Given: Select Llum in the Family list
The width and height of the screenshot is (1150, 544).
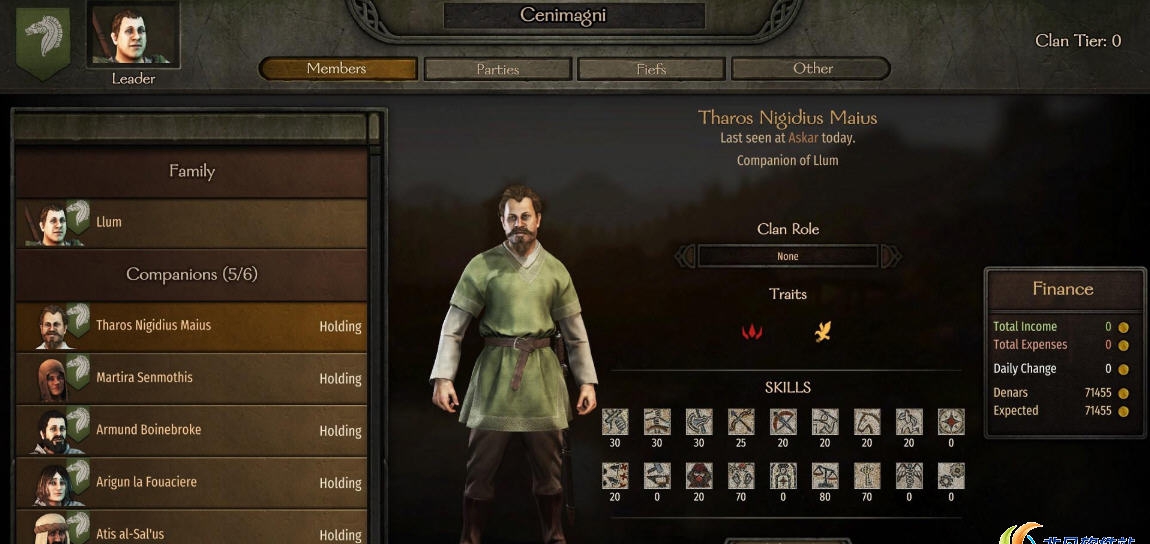Looking at the screenshot, I should (x=191, y=222).
